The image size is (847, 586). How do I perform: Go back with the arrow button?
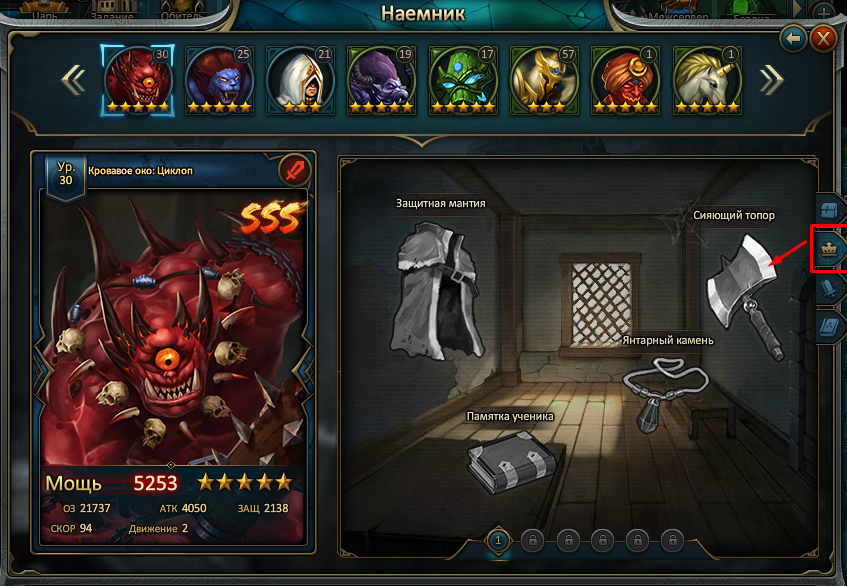click(794, 39)
